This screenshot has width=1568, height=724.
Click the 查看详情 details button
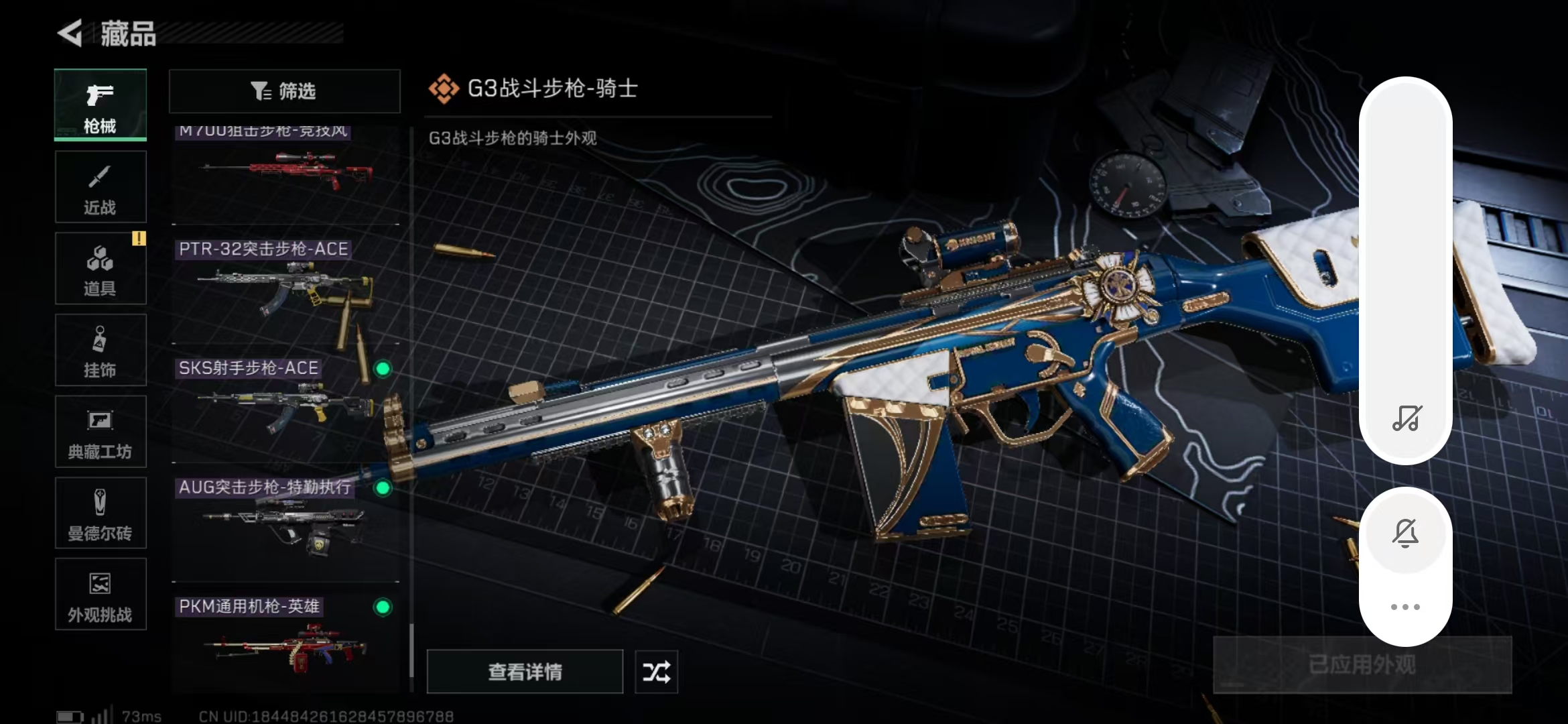point(525,671)
